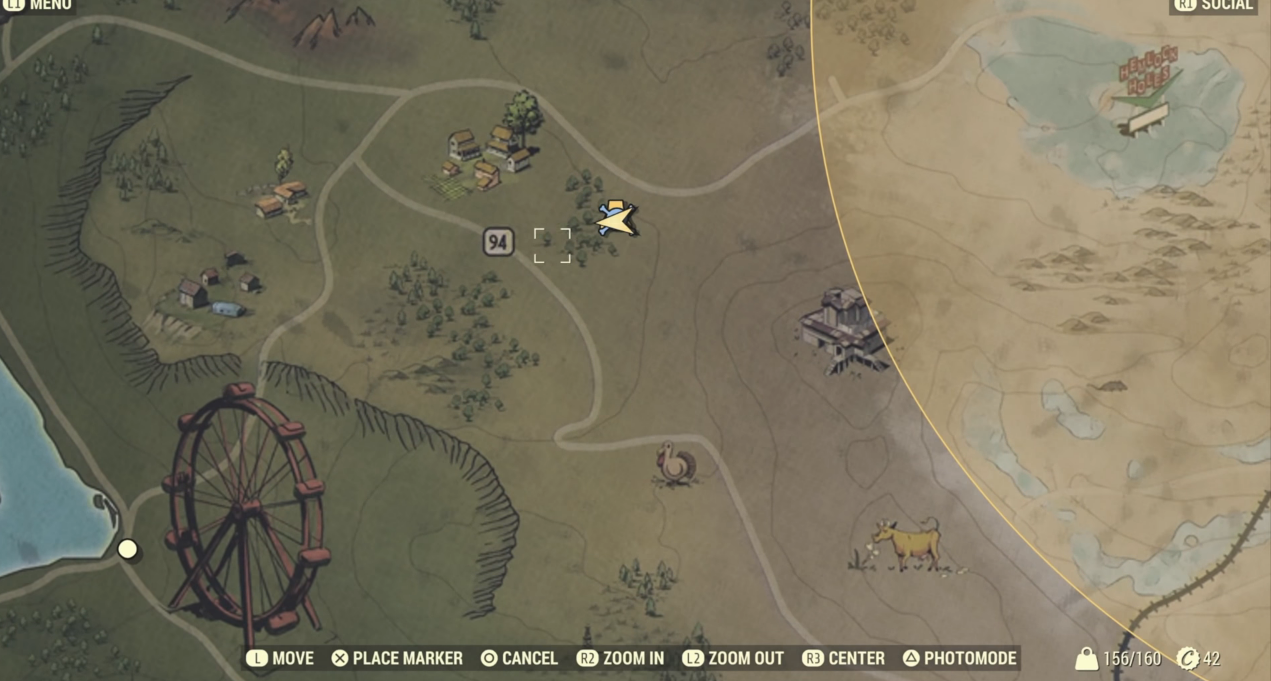
Task: Choose the turkey location marker
Action: (x=675, y=465)
